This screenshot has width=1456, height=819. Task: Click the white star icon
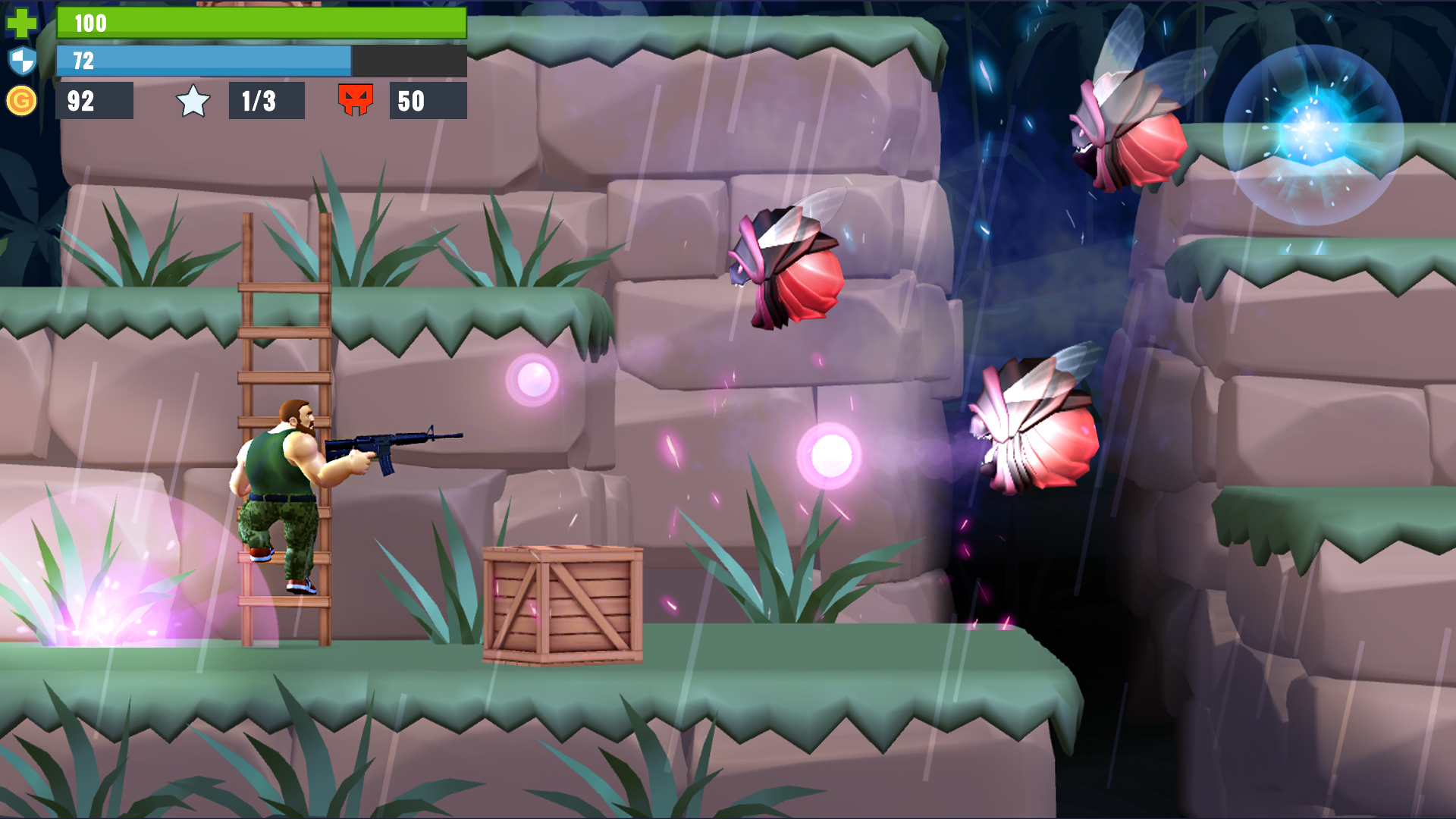194,99
